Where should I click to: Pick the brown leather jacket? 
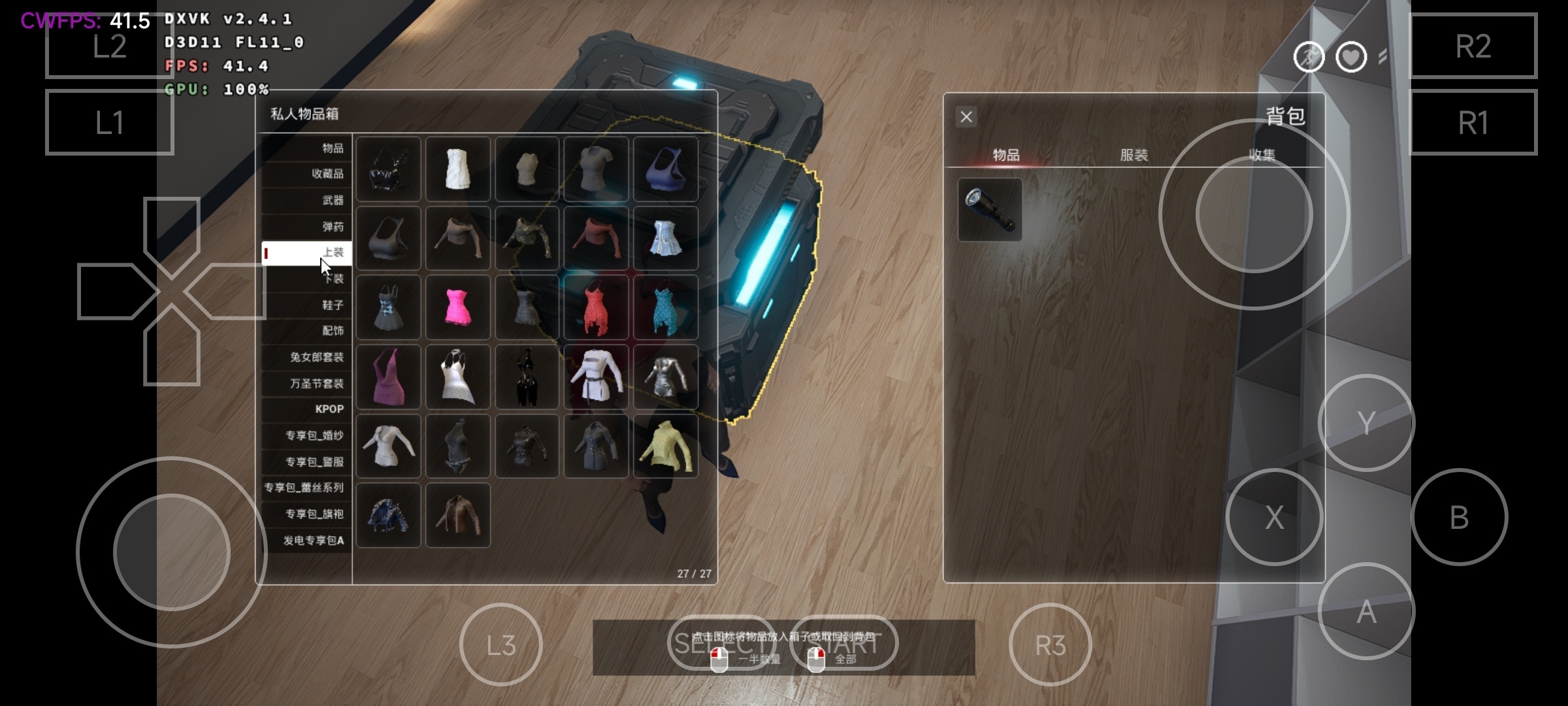pos(457,515)
